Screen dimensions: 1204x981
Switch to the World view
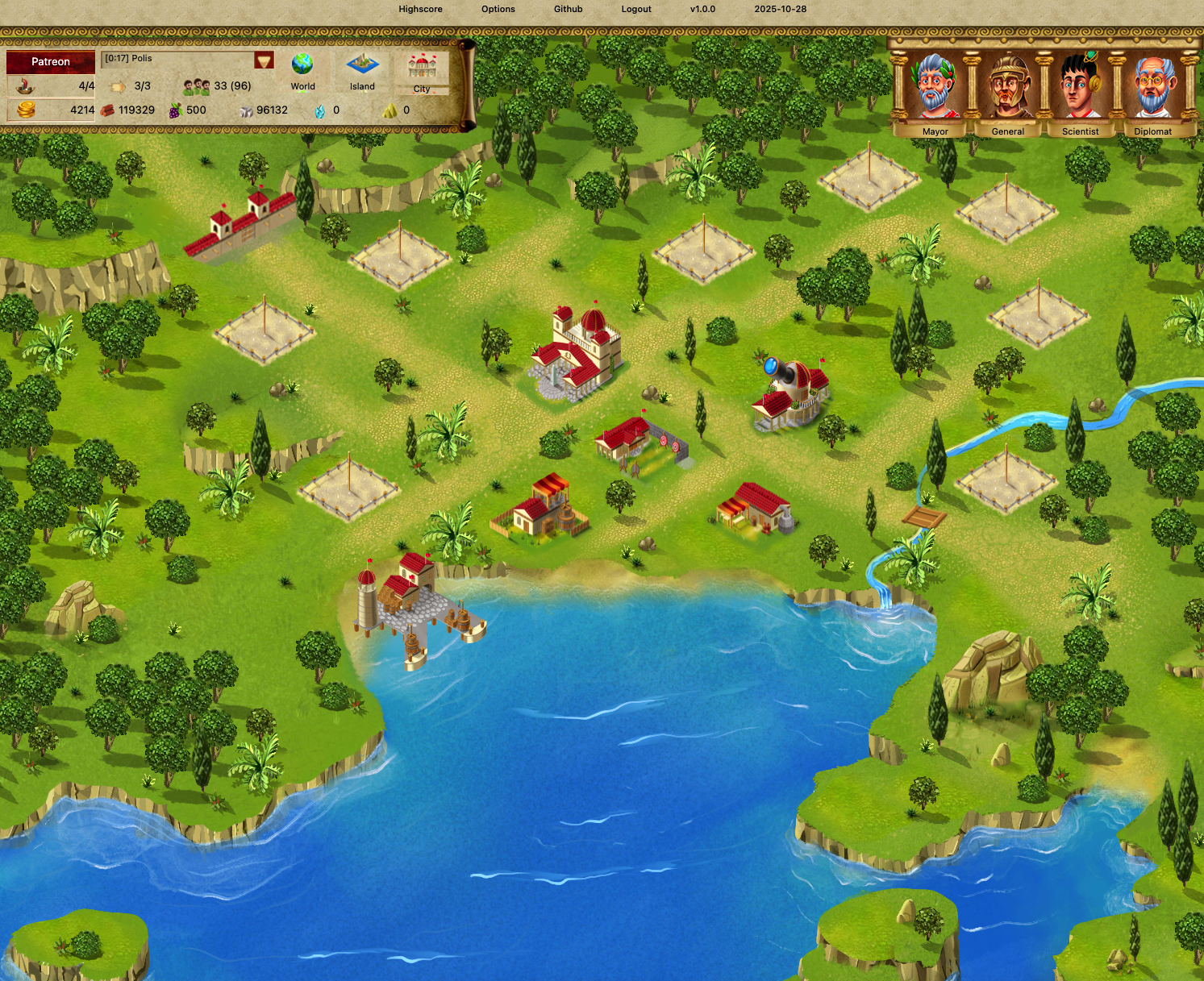coord(302,71)
